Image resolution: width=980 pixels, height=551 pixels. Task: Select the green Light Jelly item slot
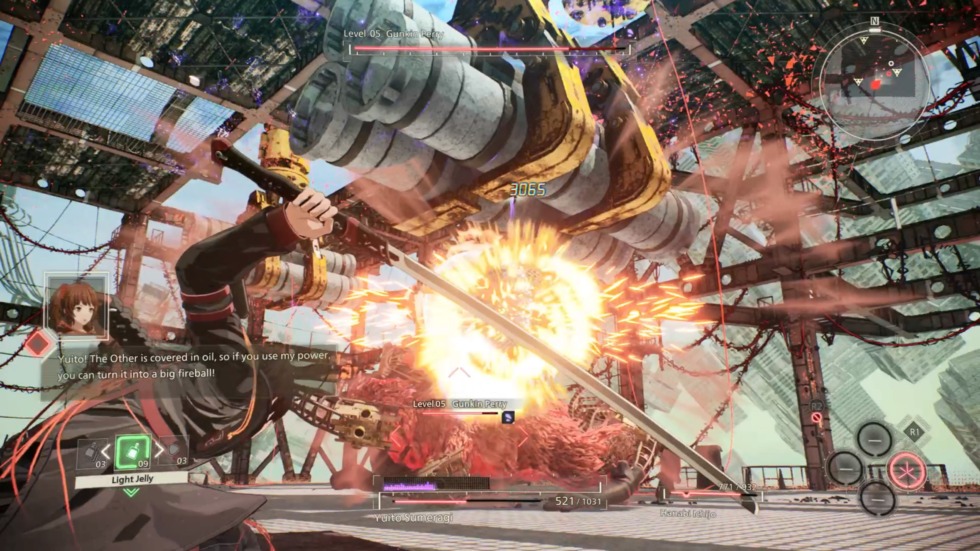tap(132, 452)
